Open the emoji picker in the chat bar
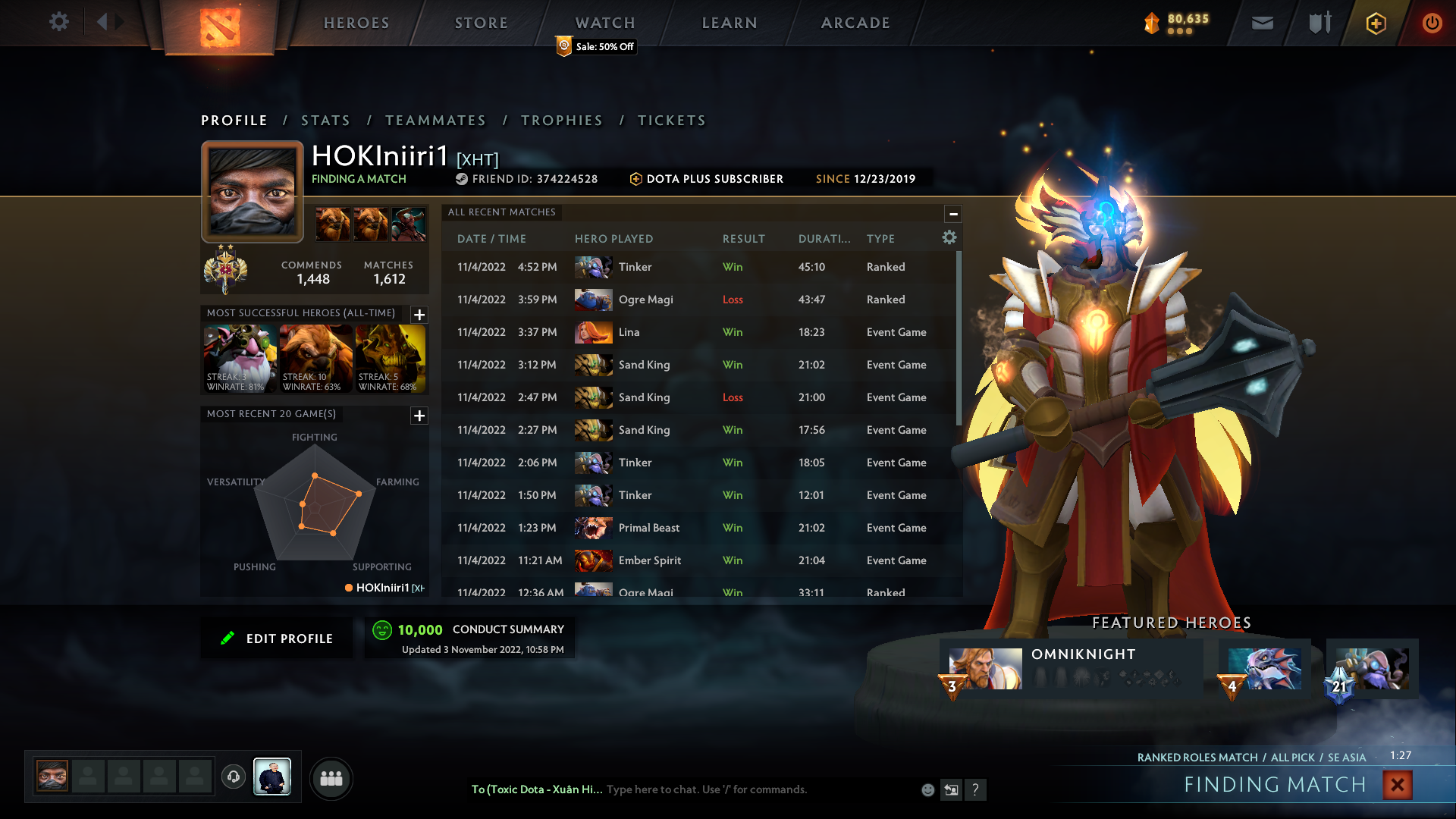 [x=927, y=789]
